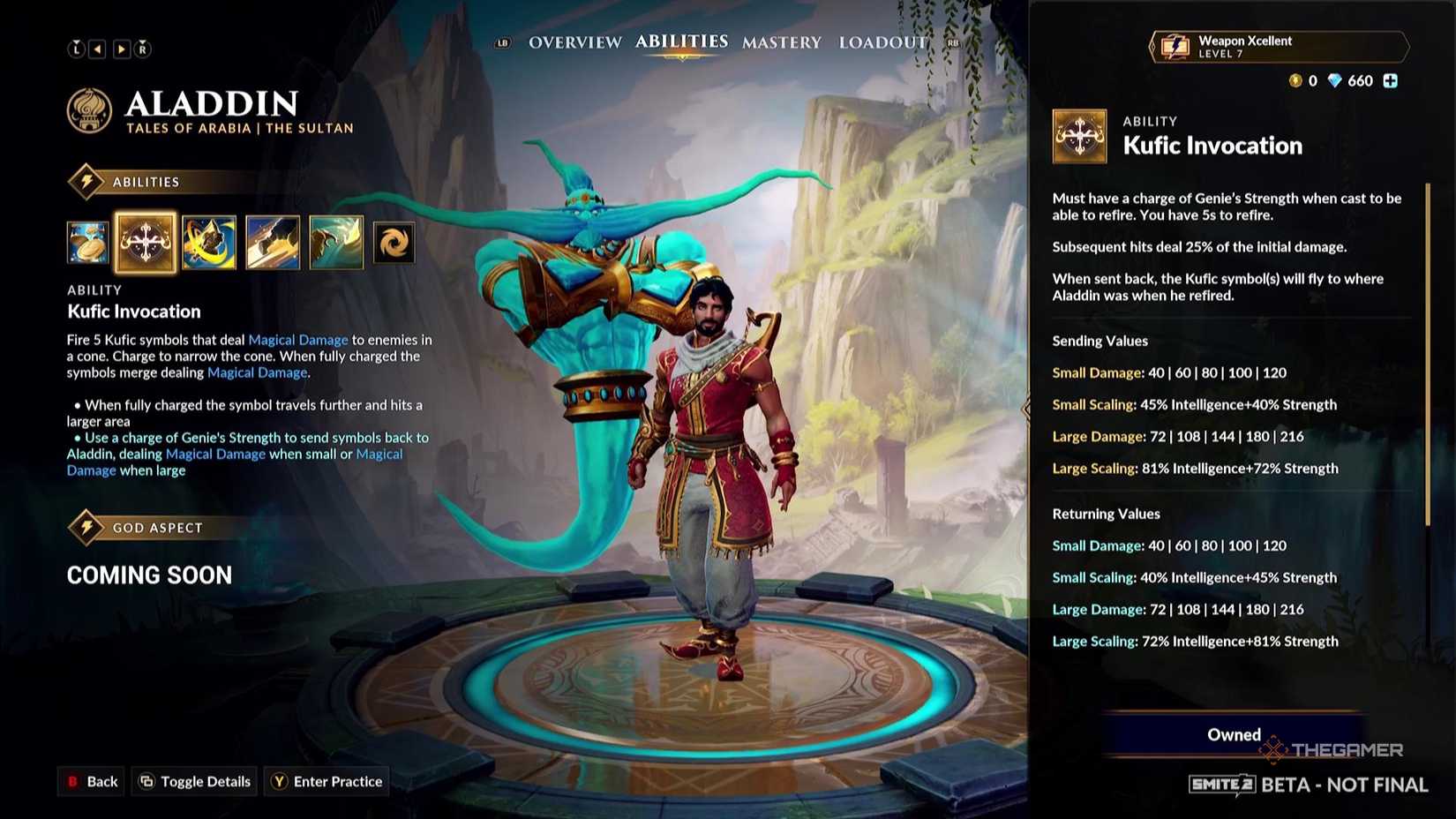Click the plus button next to gem count
Viewport: 1456px width, 819px height.
pyautogui.click(x=1390, y=80)
